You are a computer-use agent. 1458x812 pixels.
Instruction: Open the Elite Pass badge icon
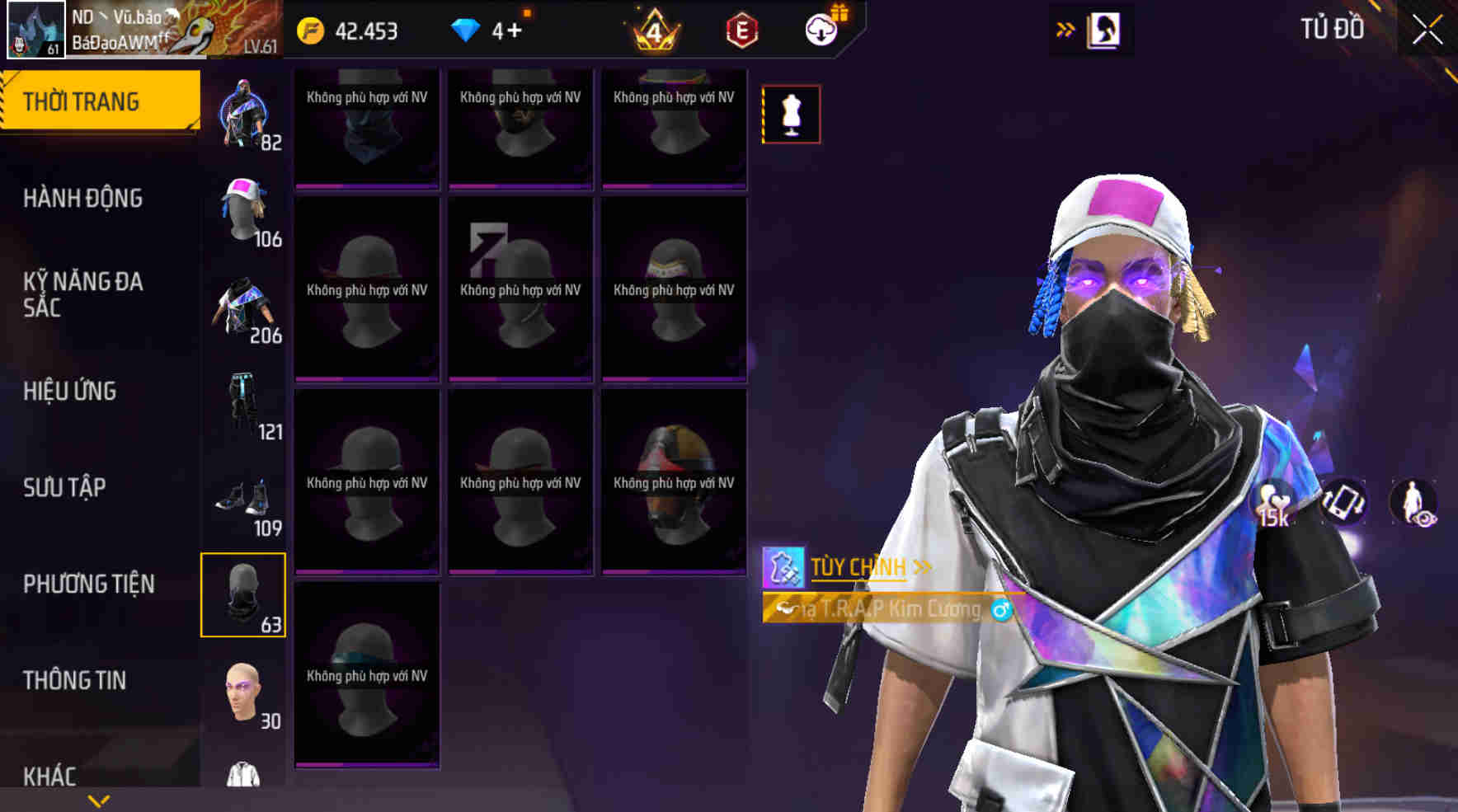coord(741,31)
